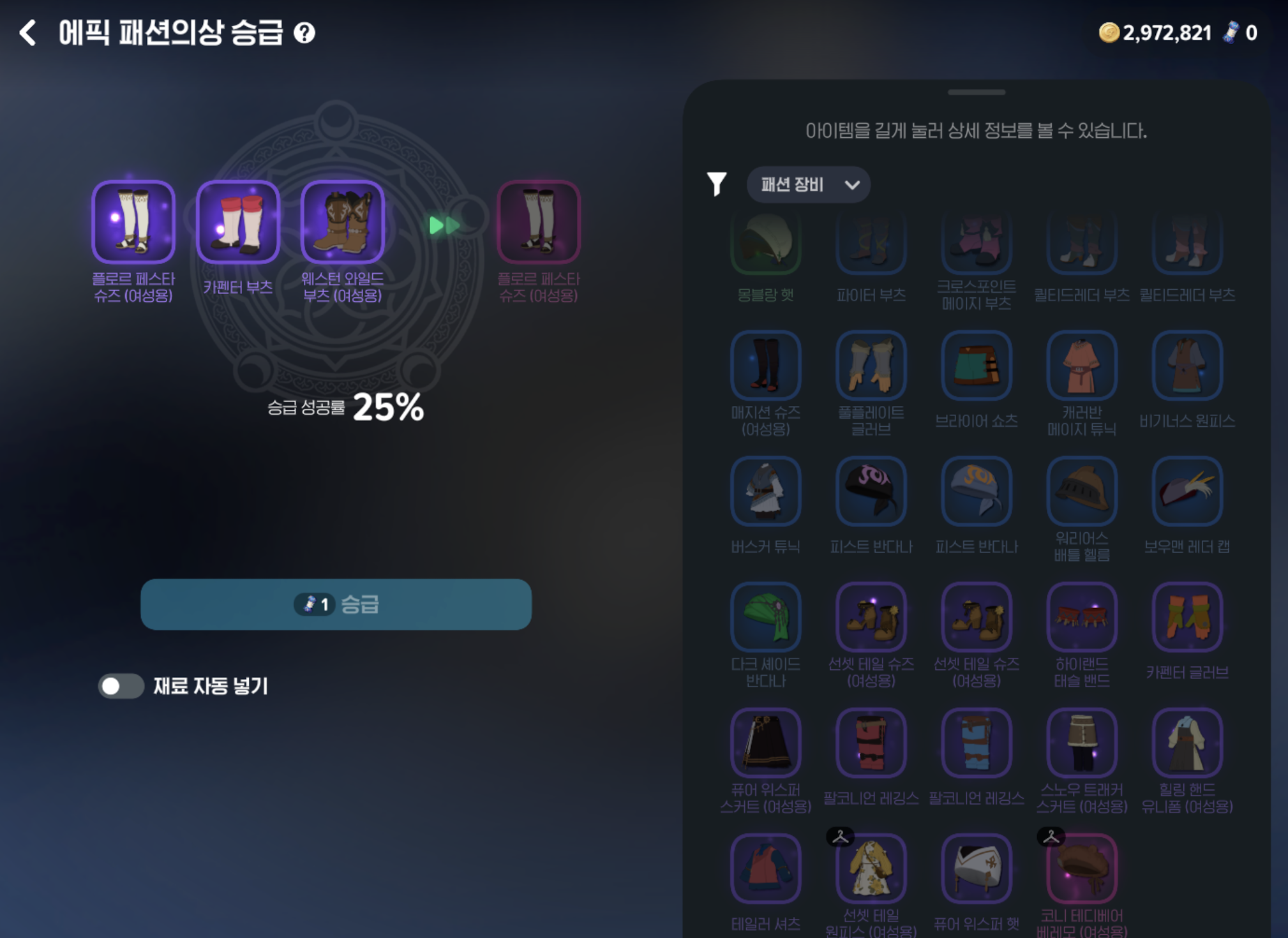Screen dimensions: 1288x938
Task: Click the back arrow icon
Action: click(x=27, y=33)
